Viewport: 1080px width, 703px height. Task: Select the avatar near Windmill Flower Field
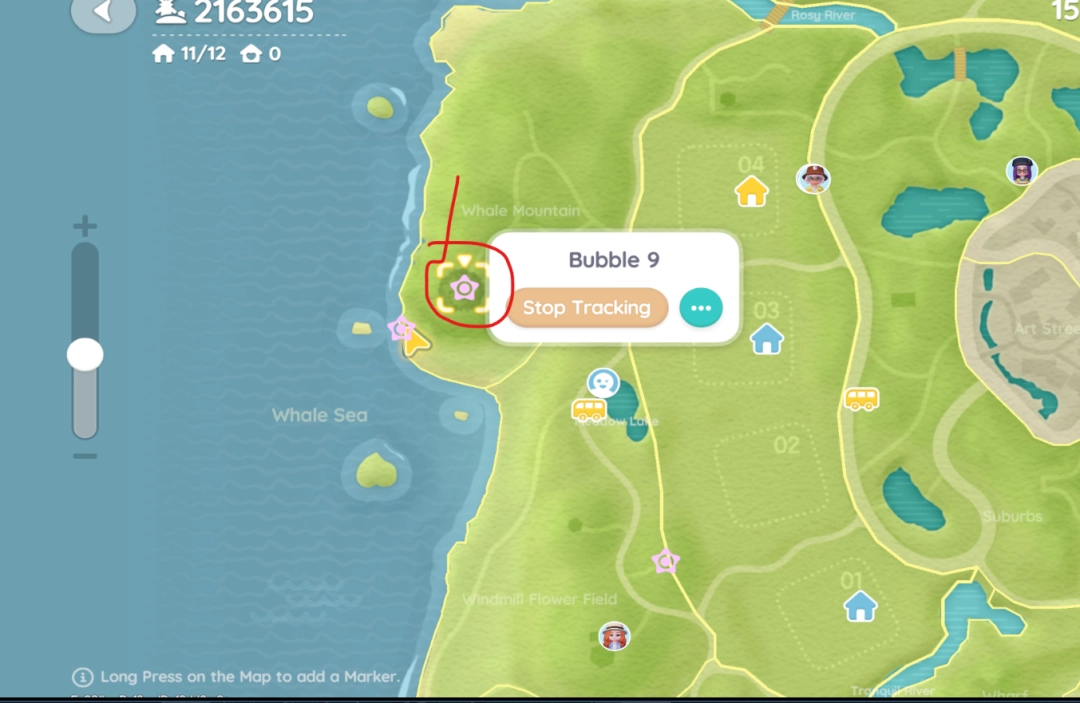point(614,635)
